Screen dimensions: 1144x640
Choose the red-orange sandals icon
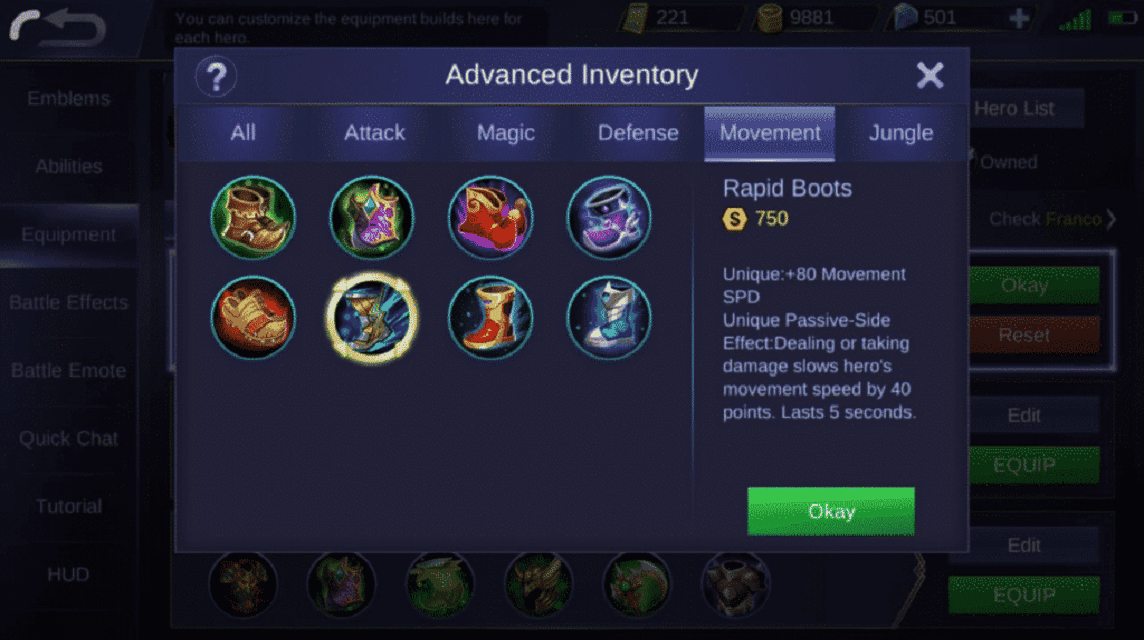(253, 318)
